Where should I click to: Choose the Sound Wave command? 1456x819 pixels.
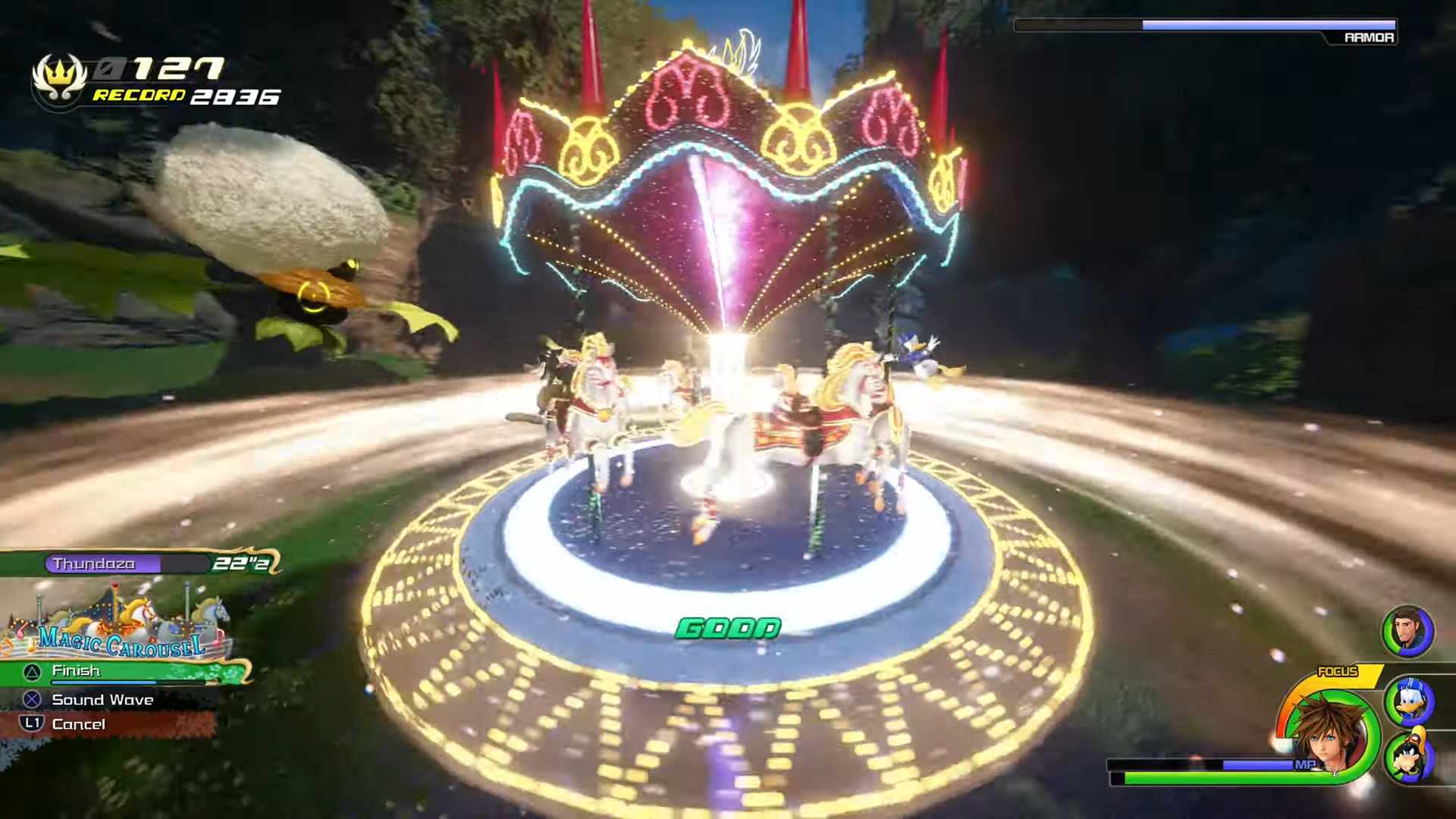coord(102,700)
